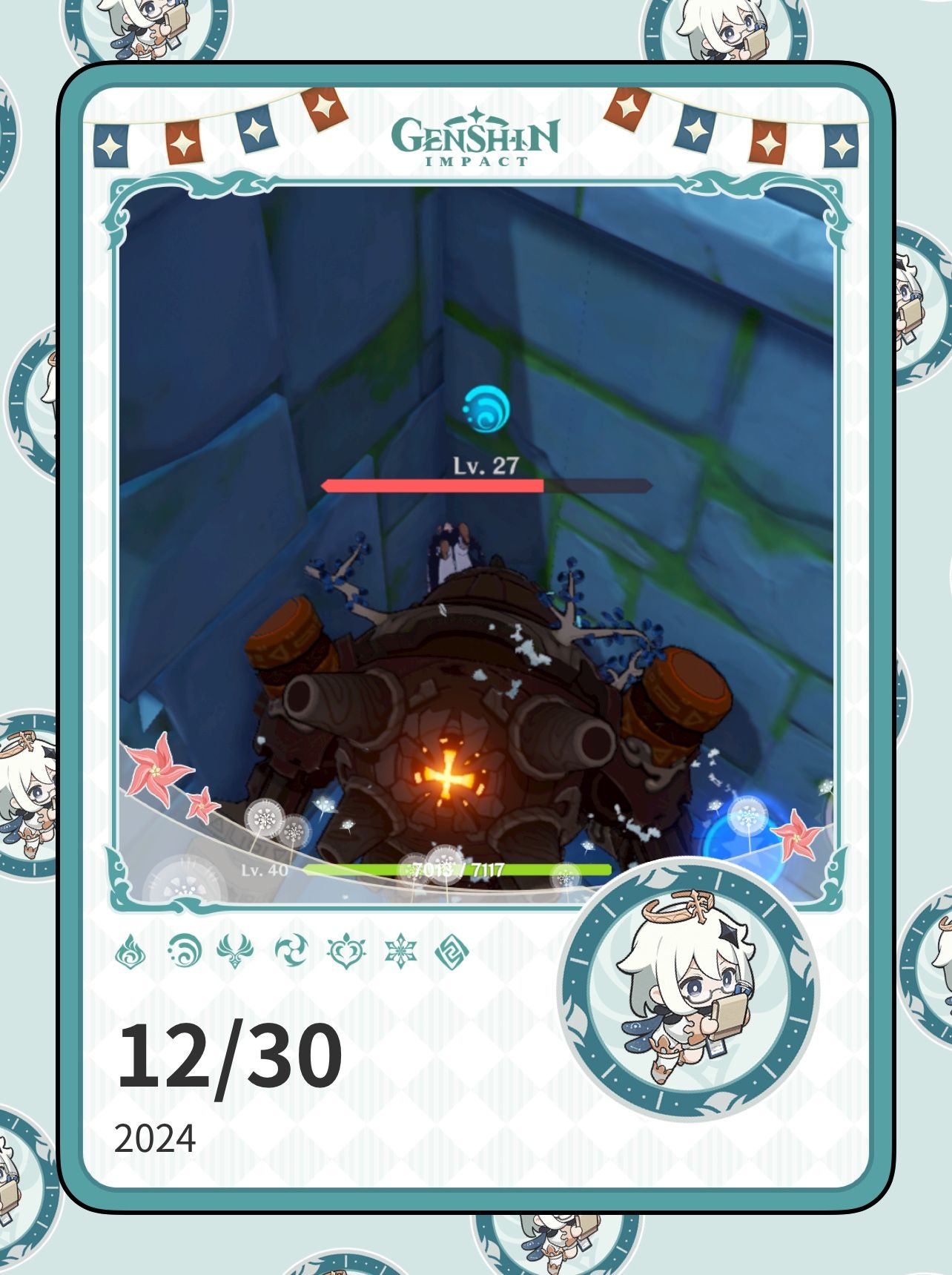Click the Lv. 27 enemy level label

tap(486, 465)
